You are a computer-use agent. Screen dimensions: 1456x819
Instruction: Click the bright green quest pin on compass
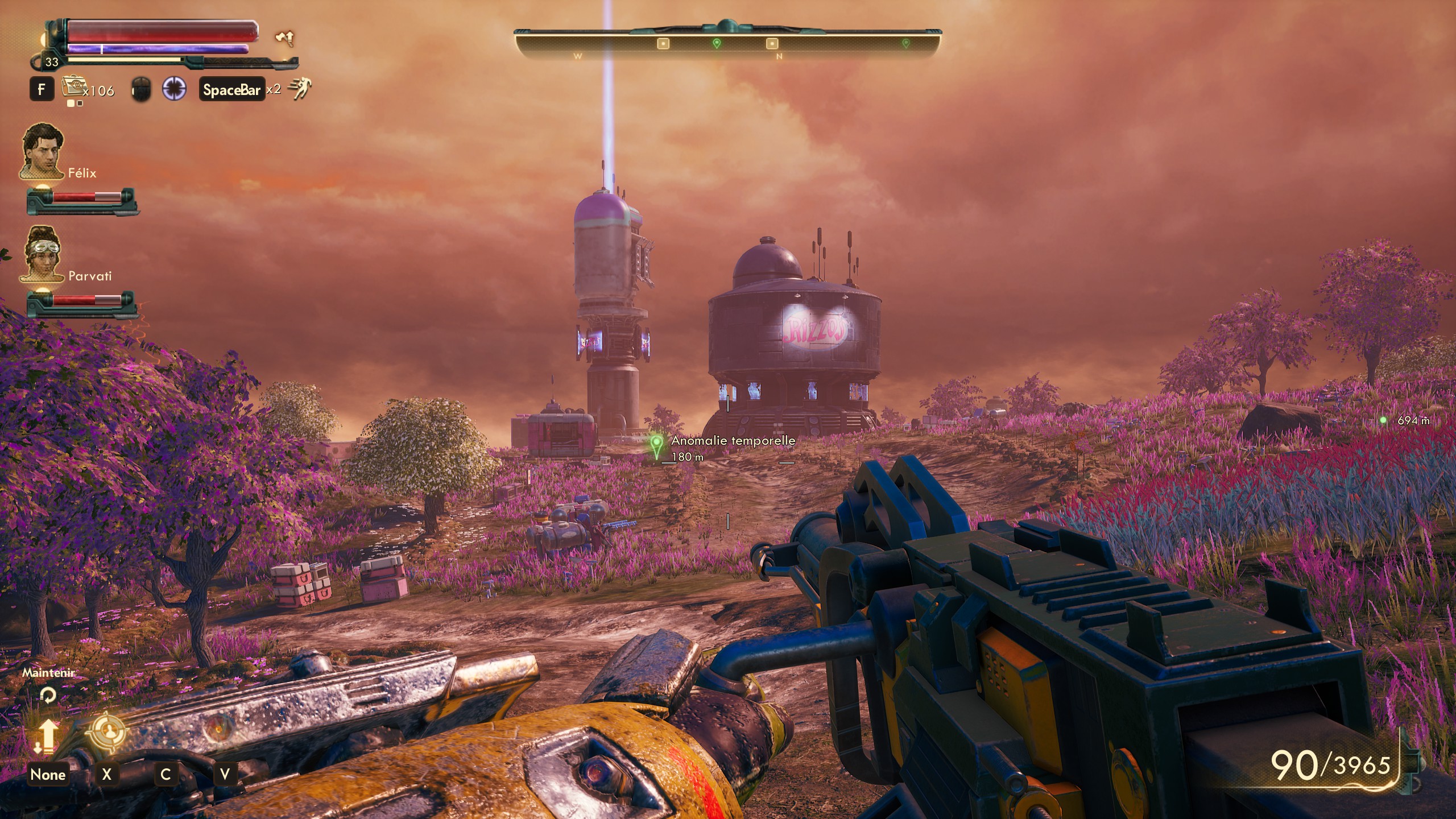717,43
